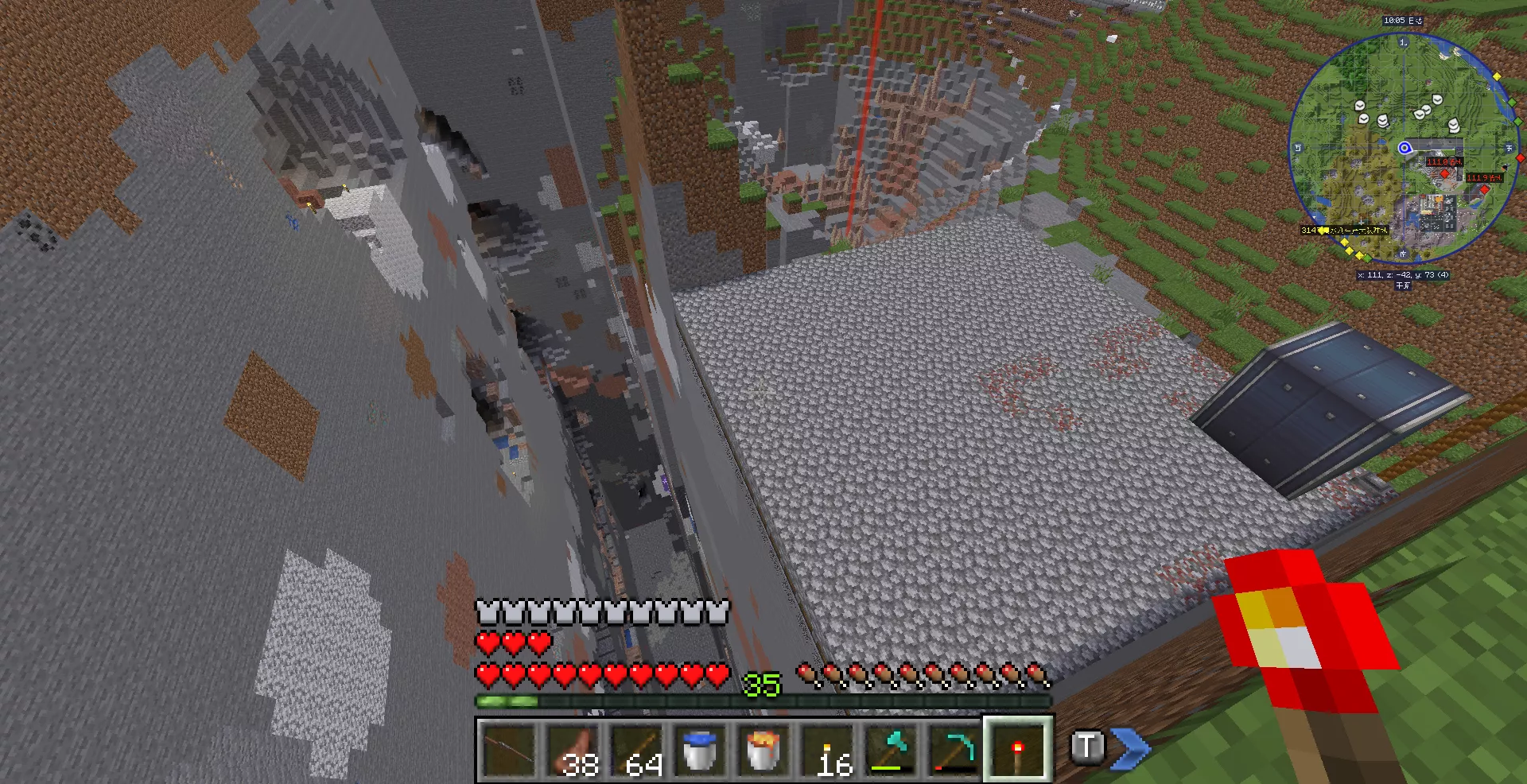Select the hotbar slot holding 64 sticks
The height and width of the screenshot is (784, 1527).
point(636,749)
